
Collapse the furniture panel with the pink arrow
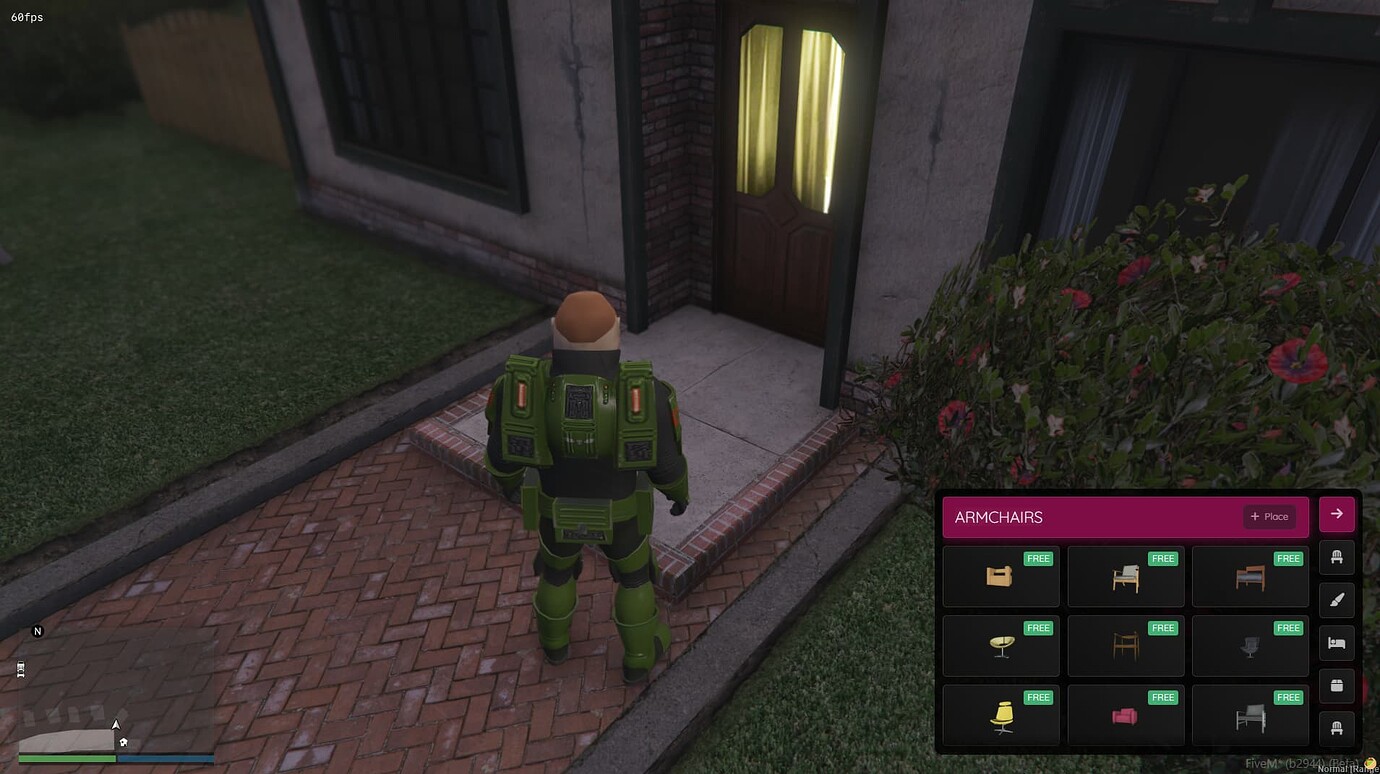click(1336, 513)
